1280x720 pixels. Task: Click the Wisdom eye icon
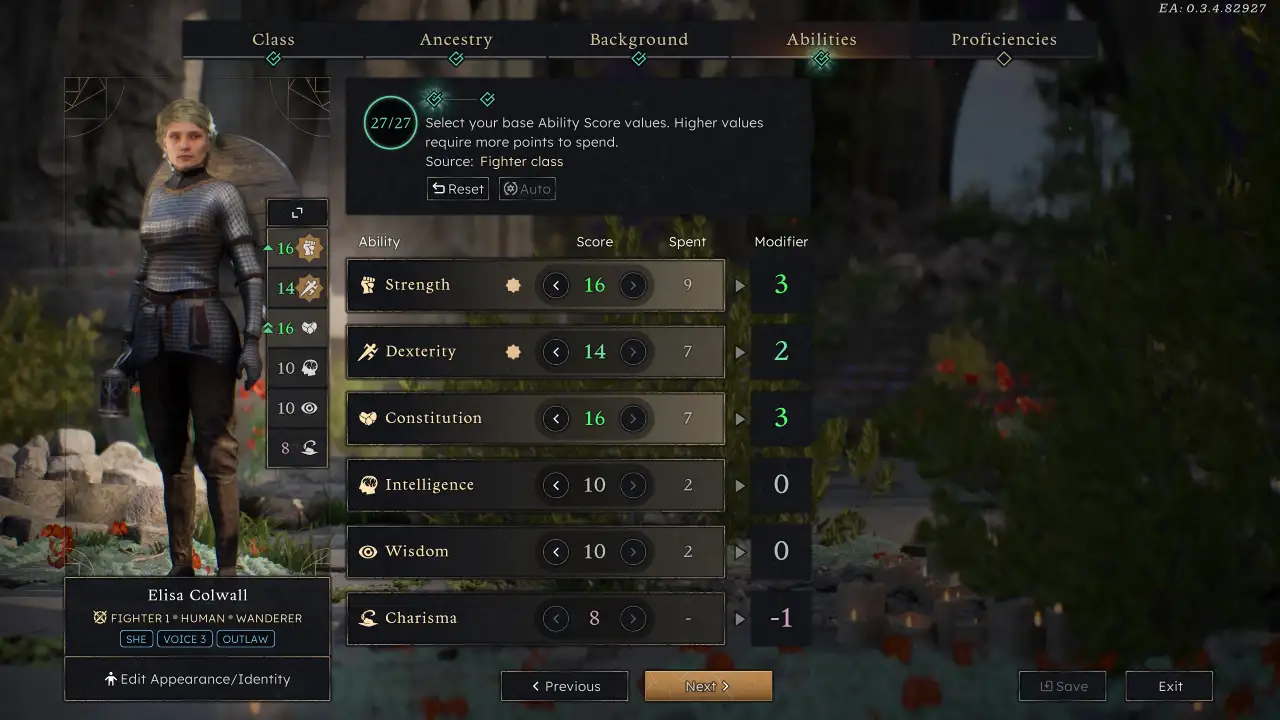pos(368,551)
